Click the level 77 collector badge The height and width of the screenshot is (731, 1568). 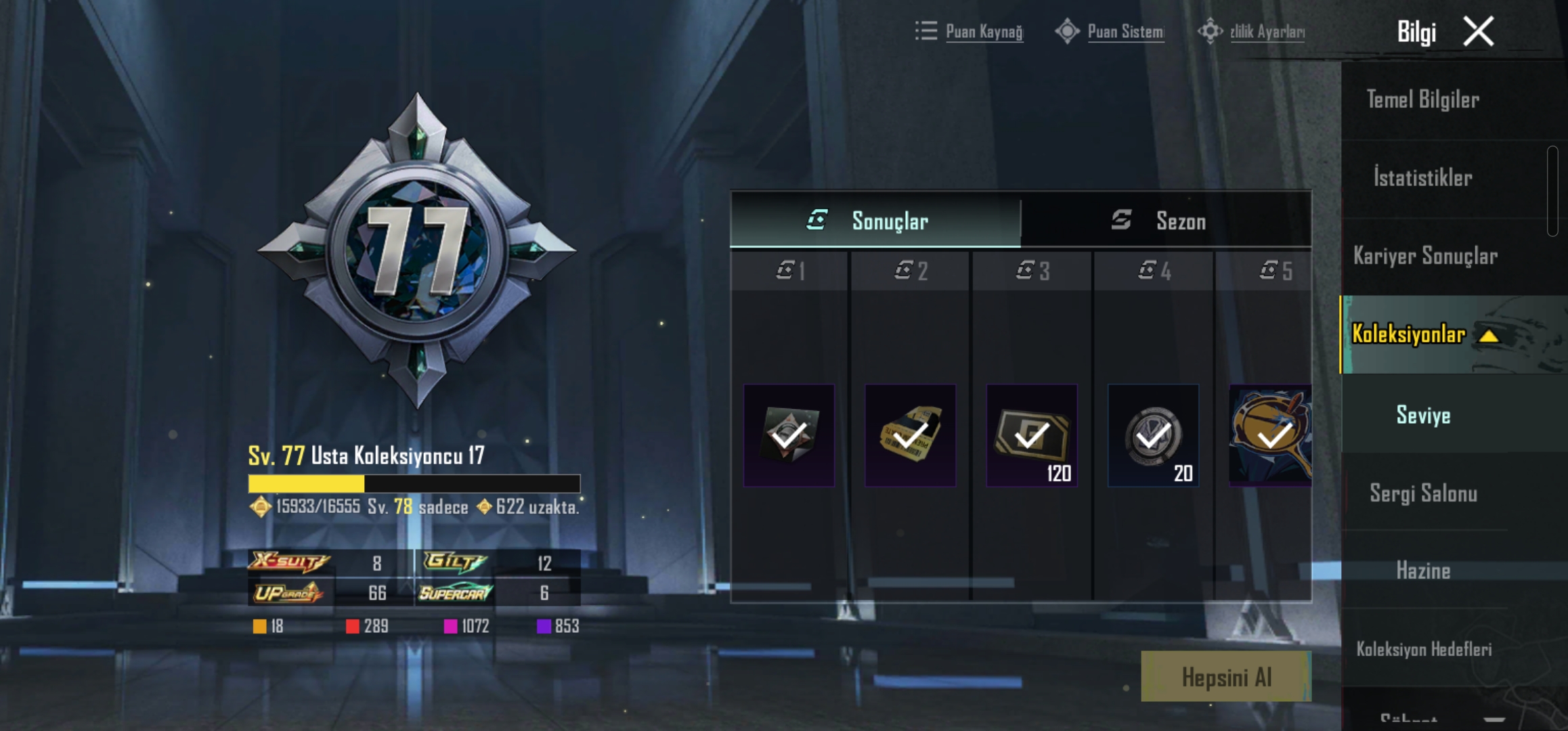416,250
